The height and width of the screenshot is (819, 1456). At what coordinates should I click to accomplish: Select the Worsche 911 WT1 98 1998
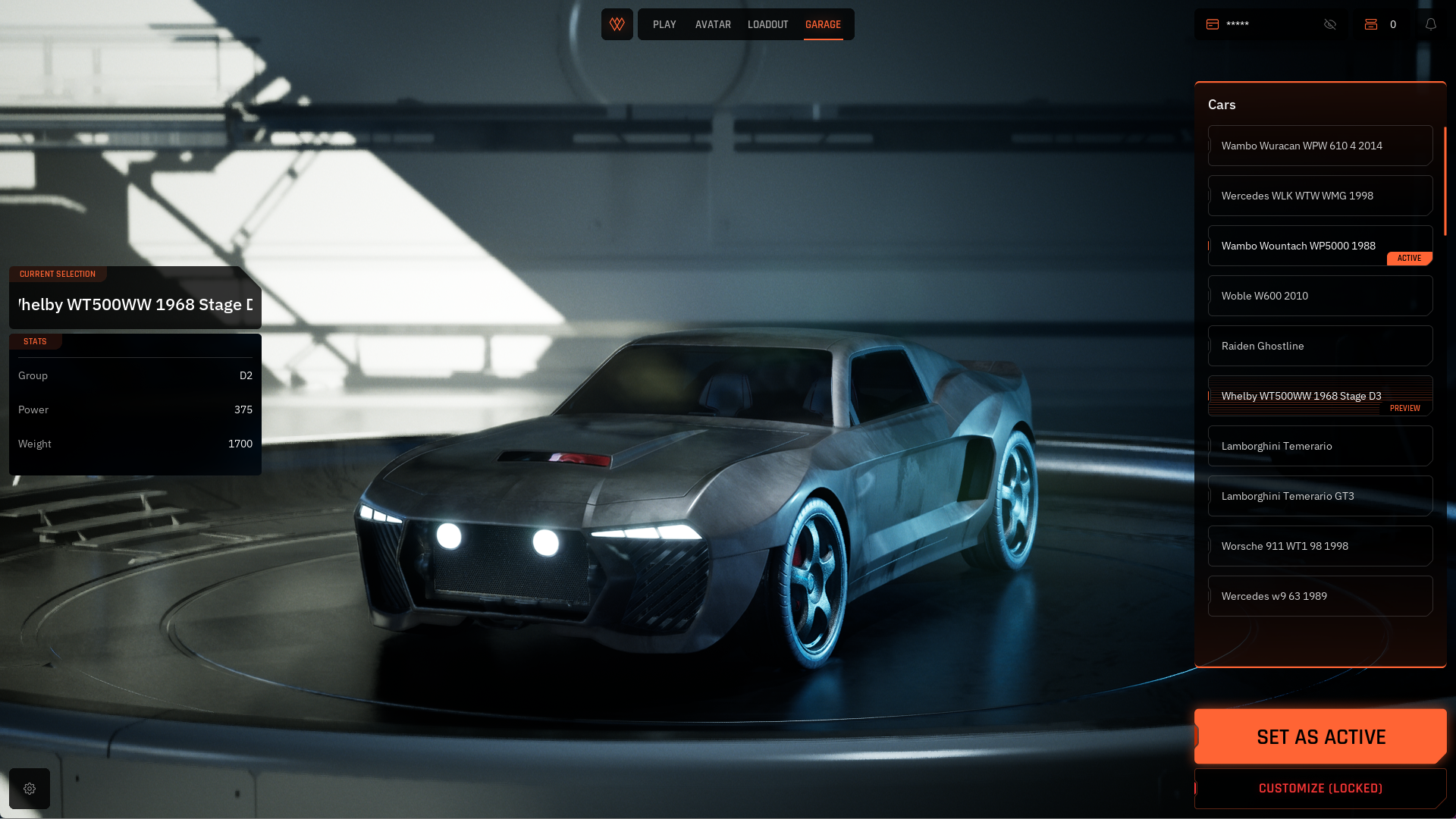click(1319, 546)
